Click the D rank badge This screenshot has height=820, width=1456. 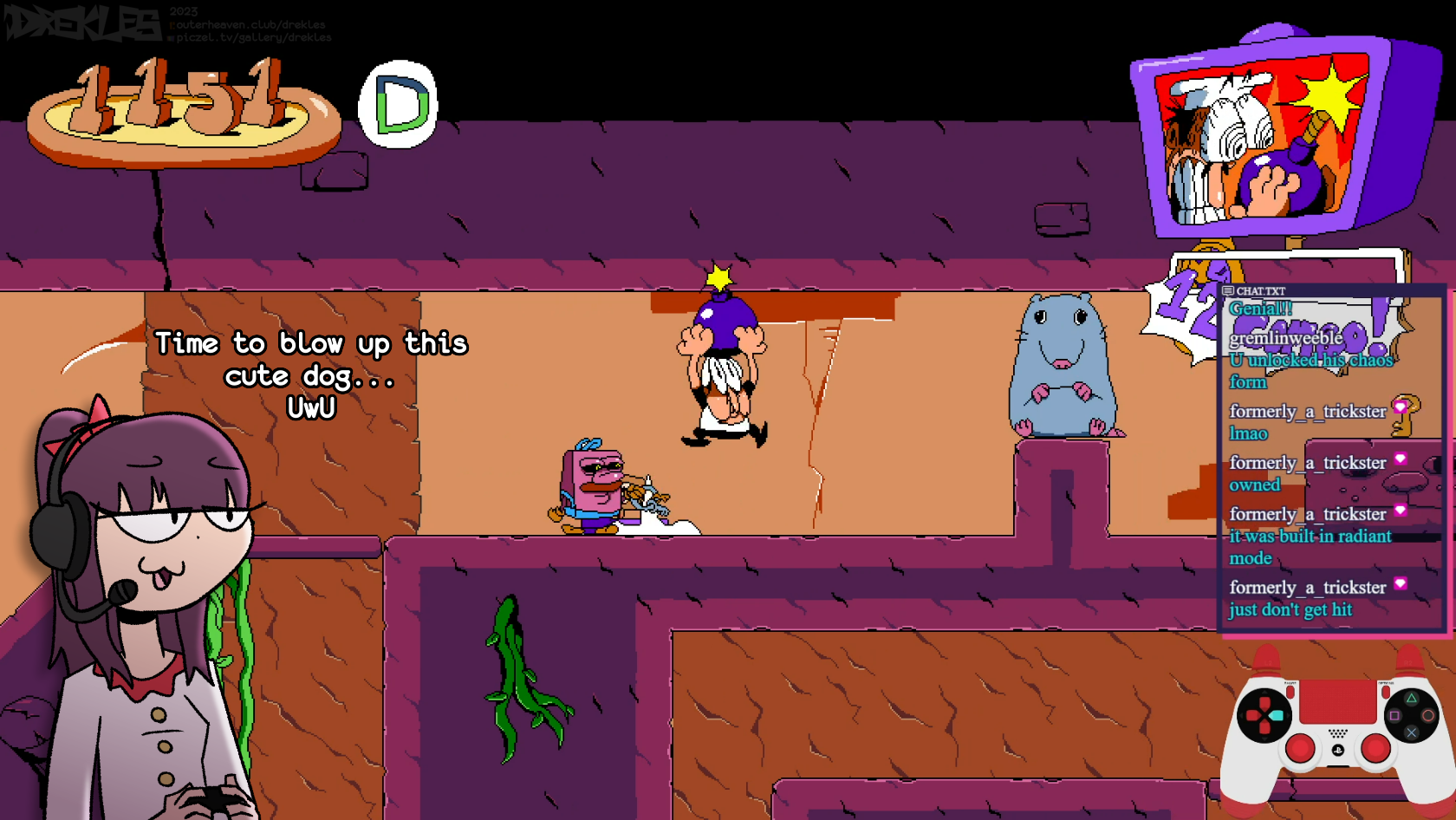click(x=399, y=105)
